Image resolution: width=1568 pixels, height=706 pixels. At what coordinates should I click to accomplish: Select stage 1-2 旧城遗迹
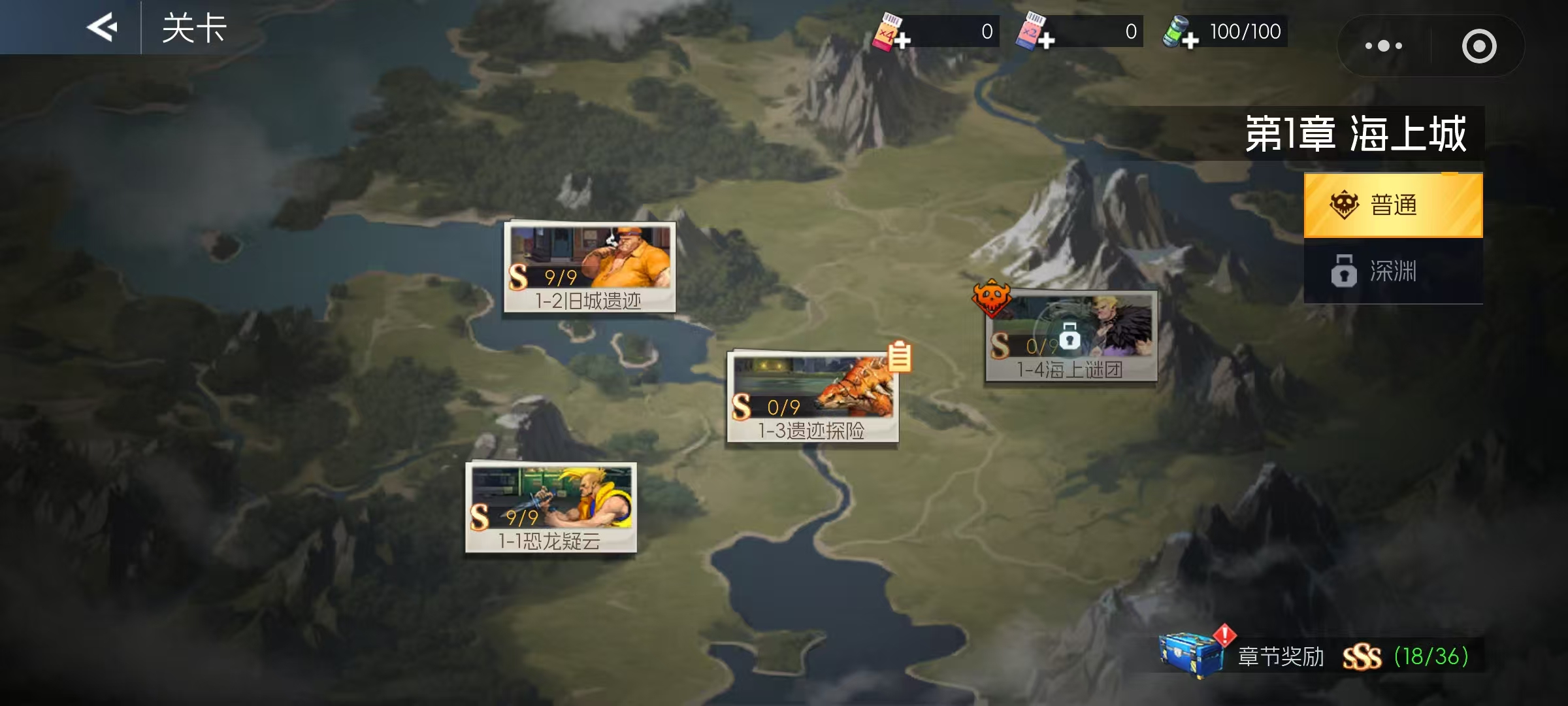point(589,267)
